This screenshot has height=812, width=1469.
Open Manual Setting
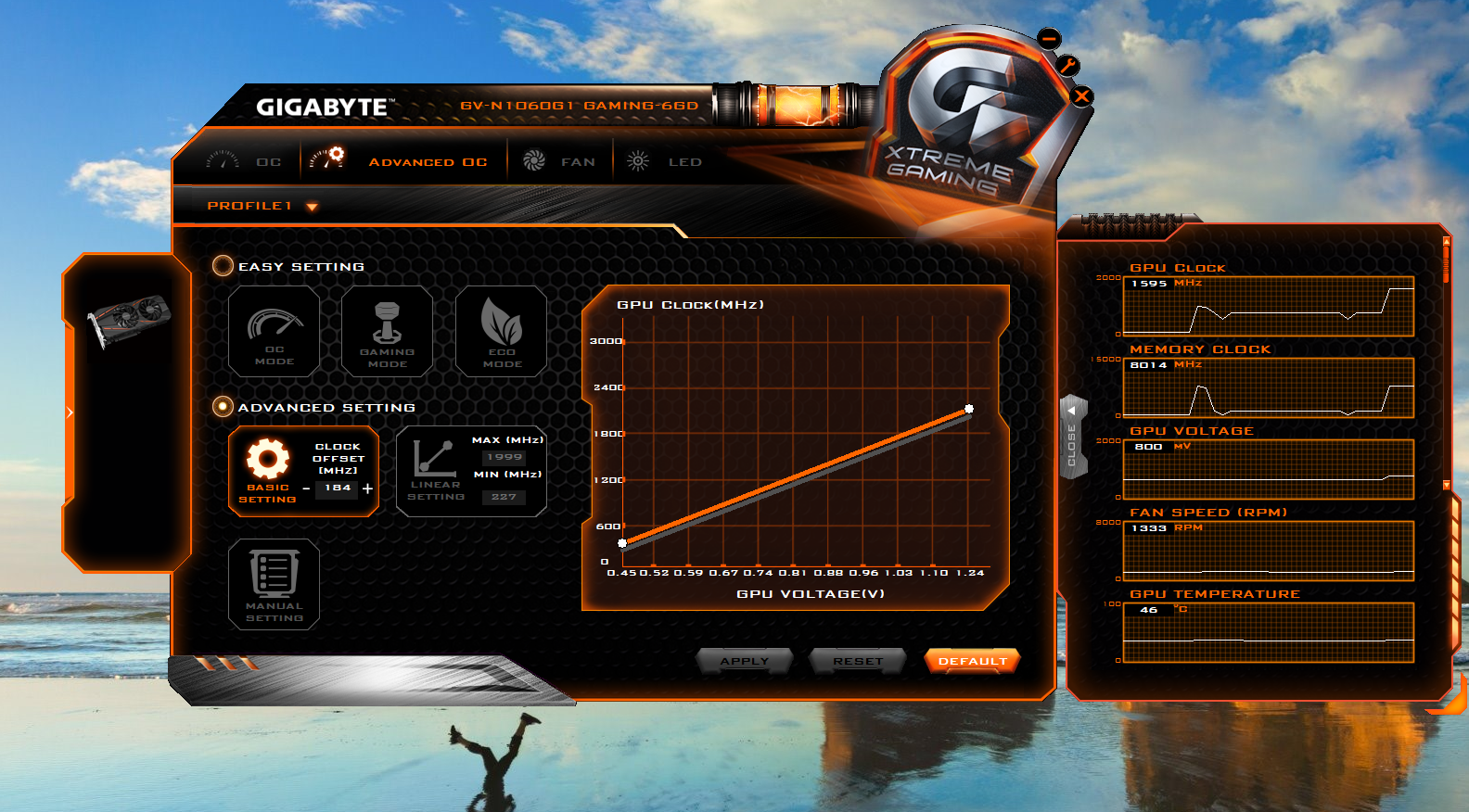[x=274, y=584]
